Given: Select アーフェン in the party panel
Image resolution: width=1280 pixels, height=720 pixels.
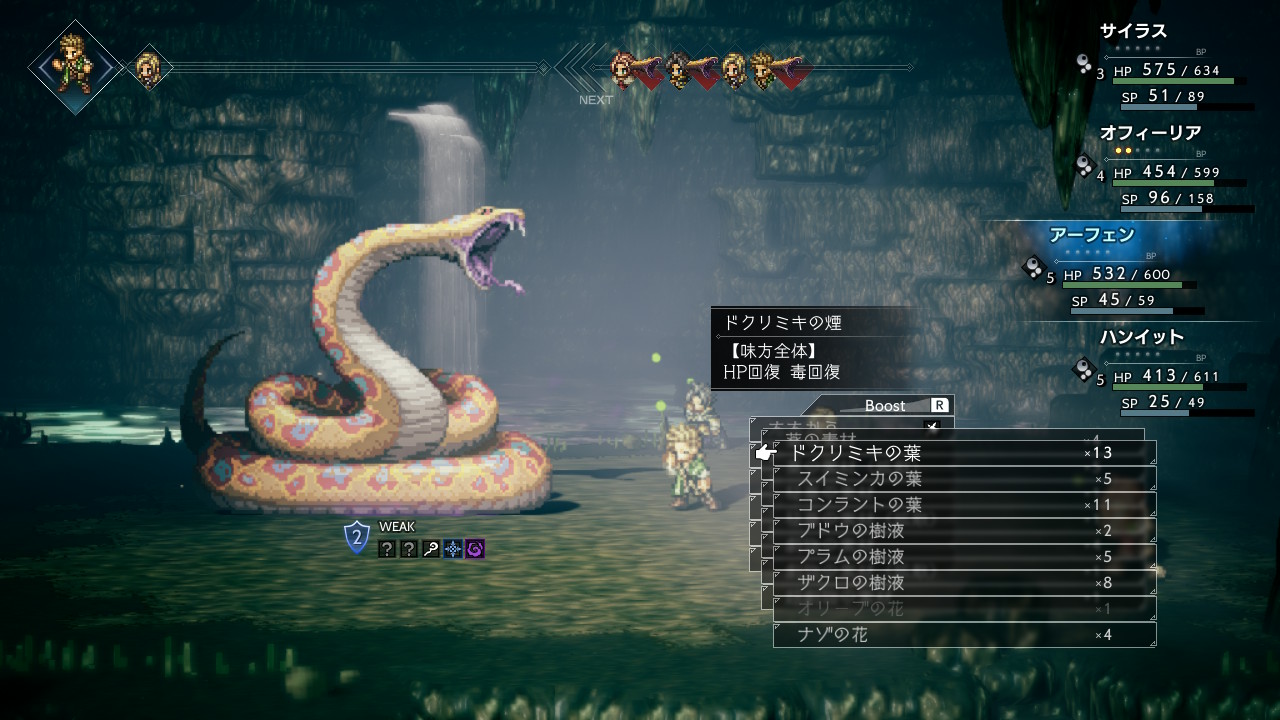Looking at the screenshot, I should click(x=1091, y=235).
